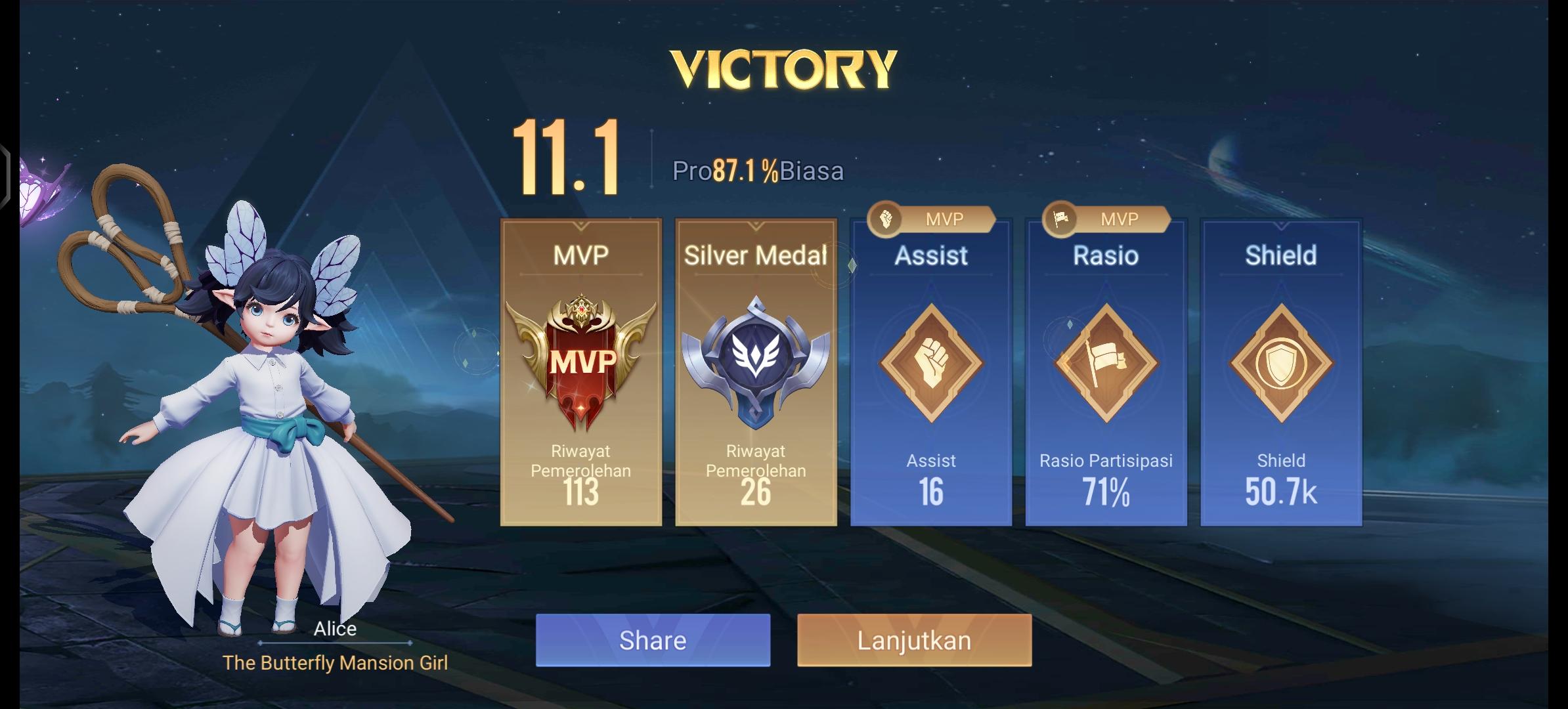
Task: Click the Pro/Biasa 87.1% rating bar
Action: tap(758, 172)
